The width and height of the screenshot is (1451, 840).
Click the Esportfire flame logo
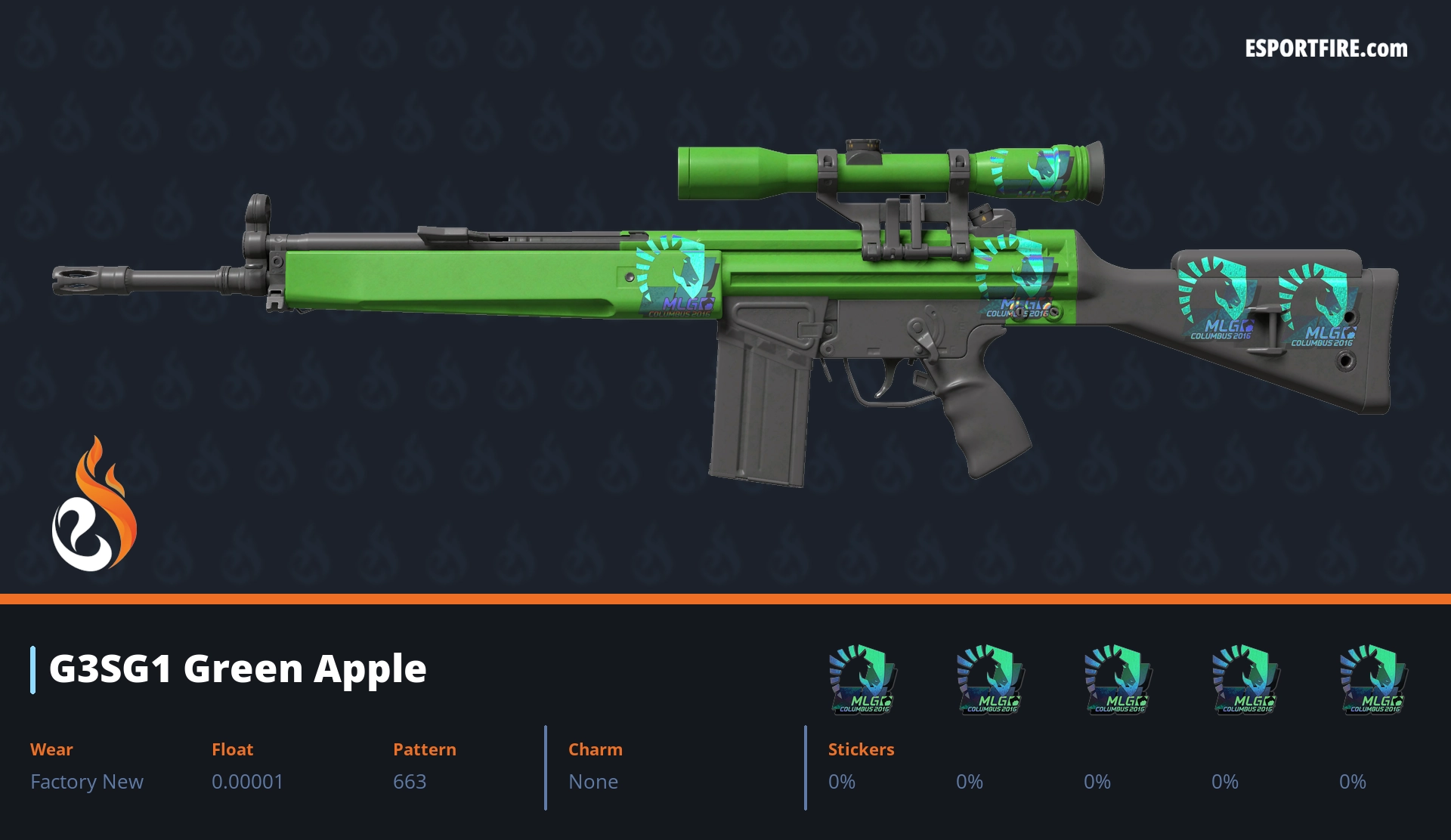pyautogui.click(x=94, y=505)
